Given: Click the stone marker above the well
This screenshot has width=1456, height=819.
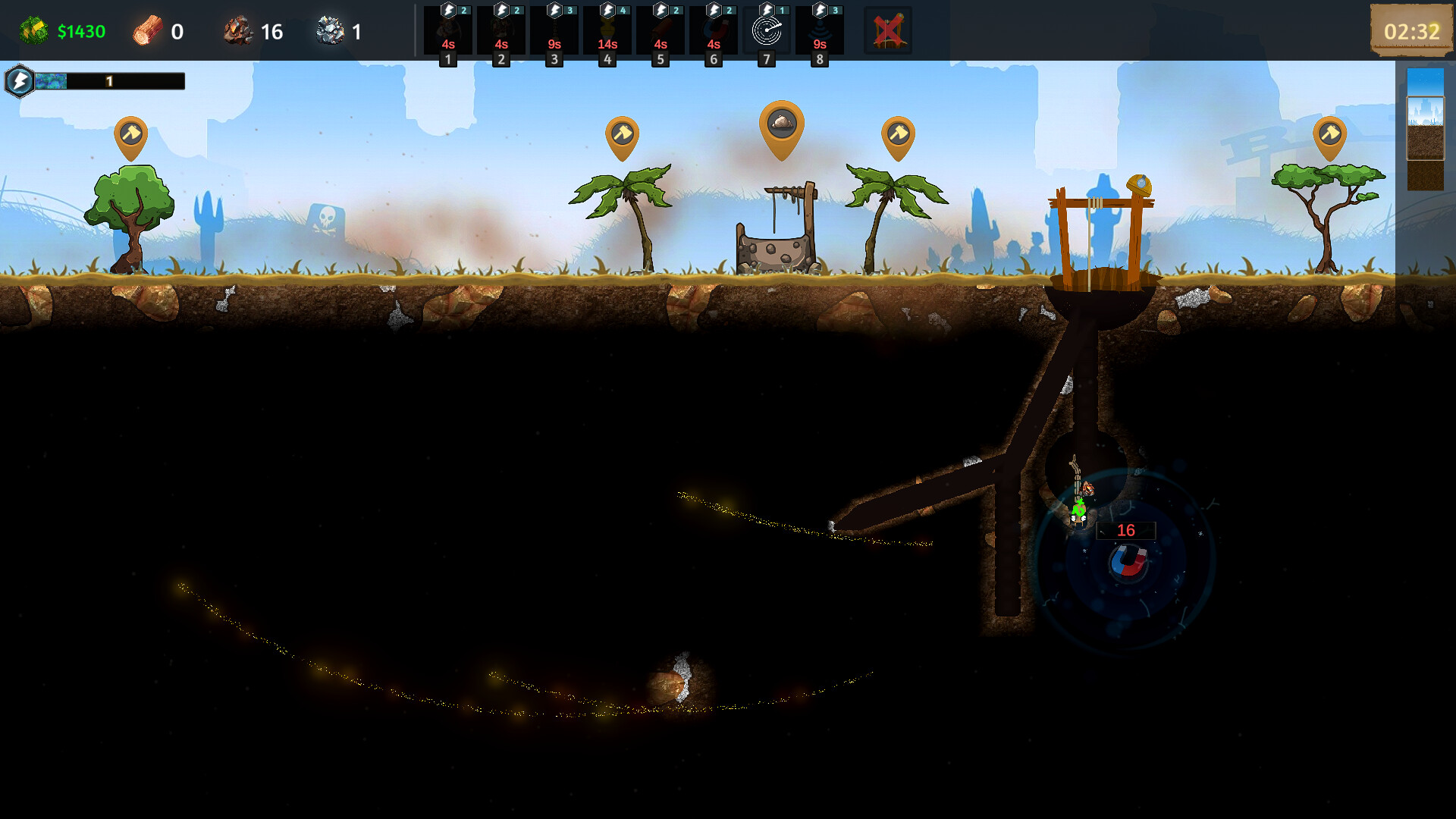Looking at the screenshot, I should point(781,125).
